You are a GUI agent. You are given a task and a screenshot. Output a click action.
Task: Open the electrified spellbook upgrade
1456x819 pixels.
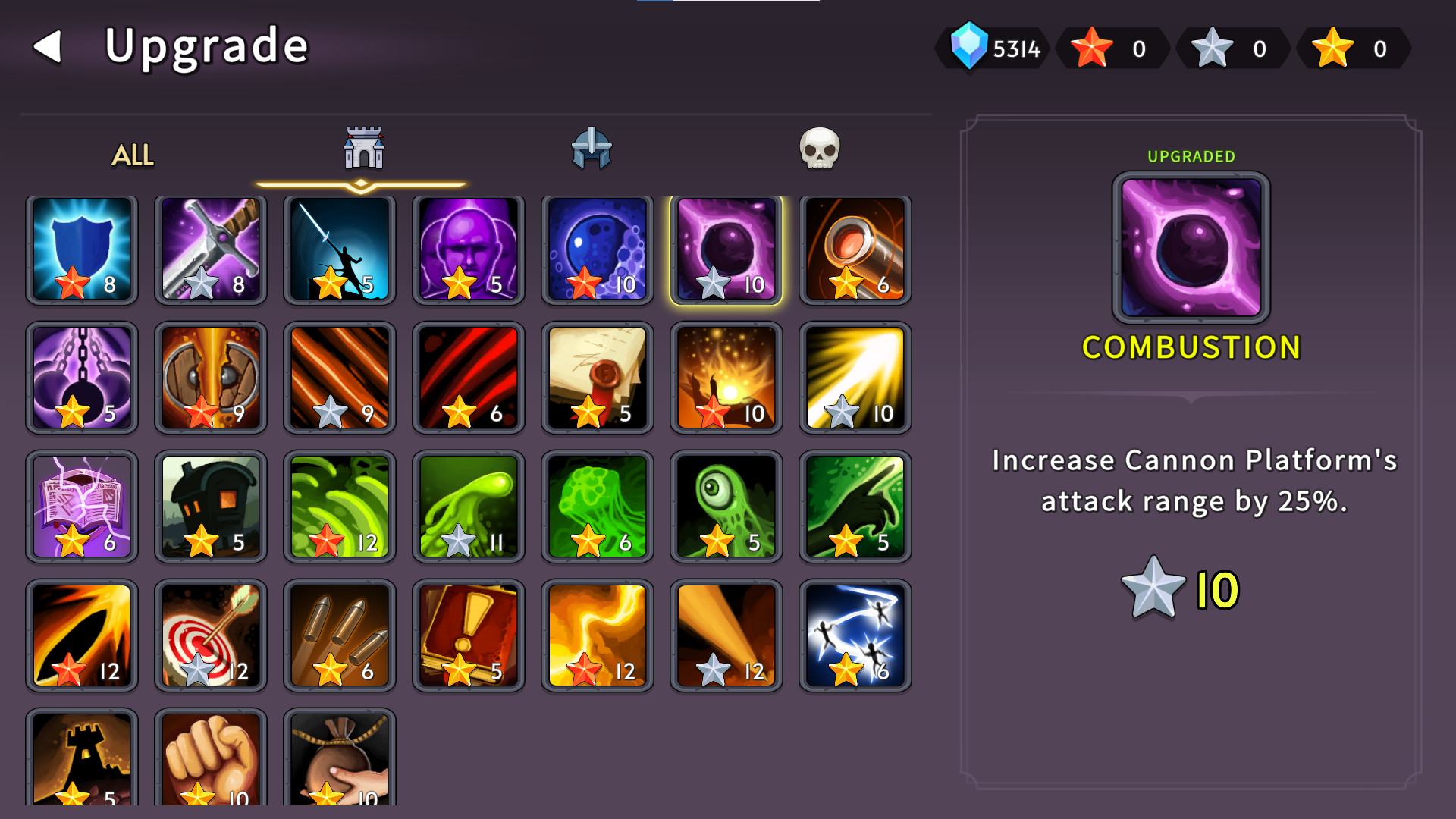pyautogui.click(x=80, y=506)
